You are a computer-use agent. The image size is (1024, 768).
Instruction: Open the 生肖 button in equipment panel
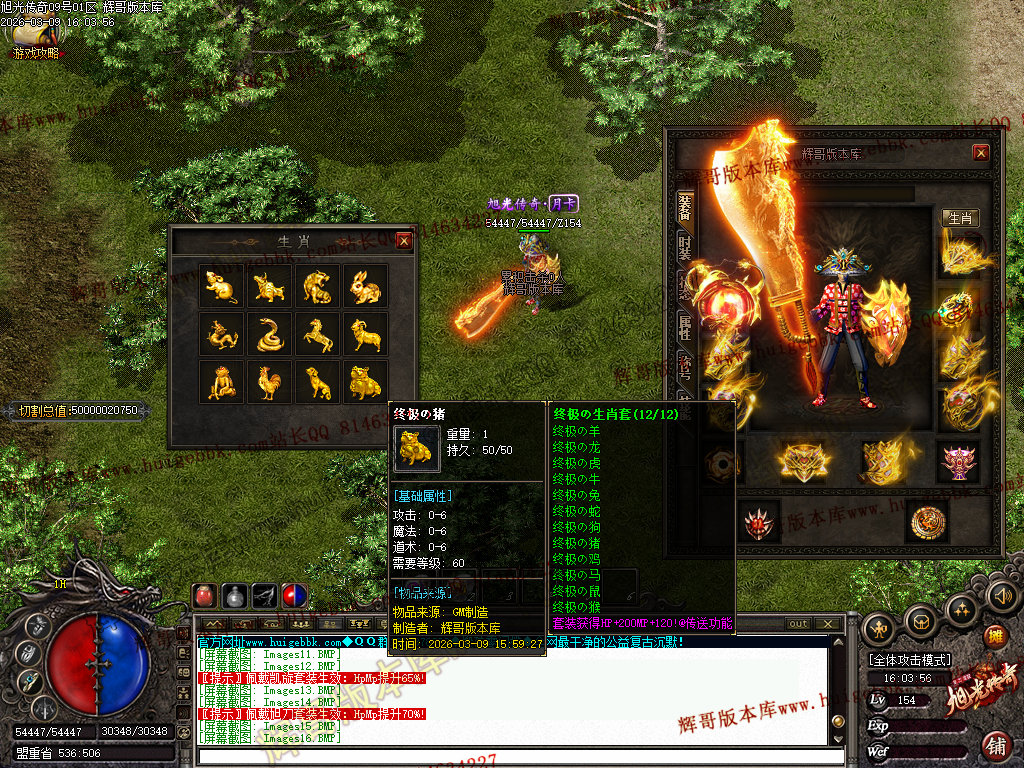tap(960, 218)
